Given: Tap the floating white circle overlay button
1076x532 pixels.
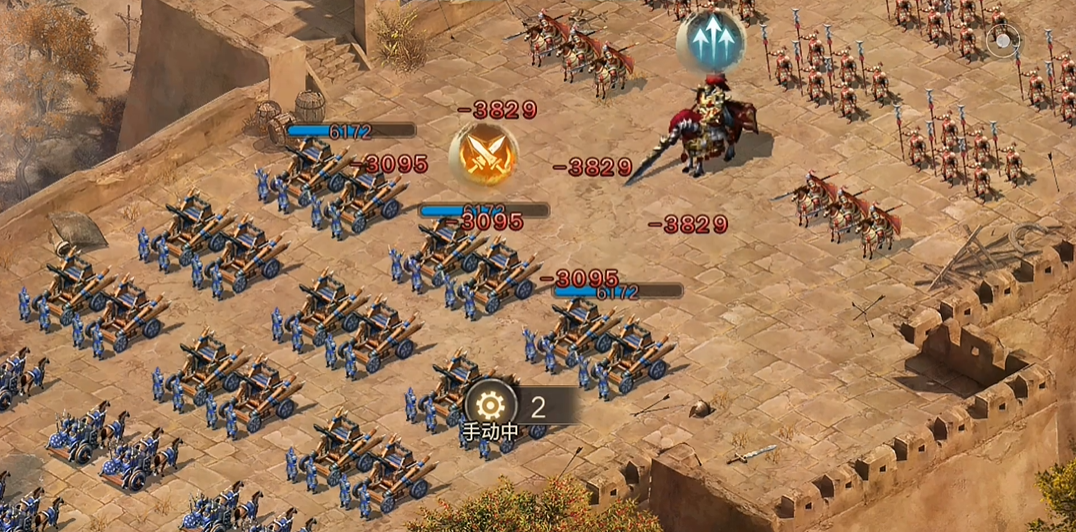Looking at the screenshot, I should [1003, 41].
